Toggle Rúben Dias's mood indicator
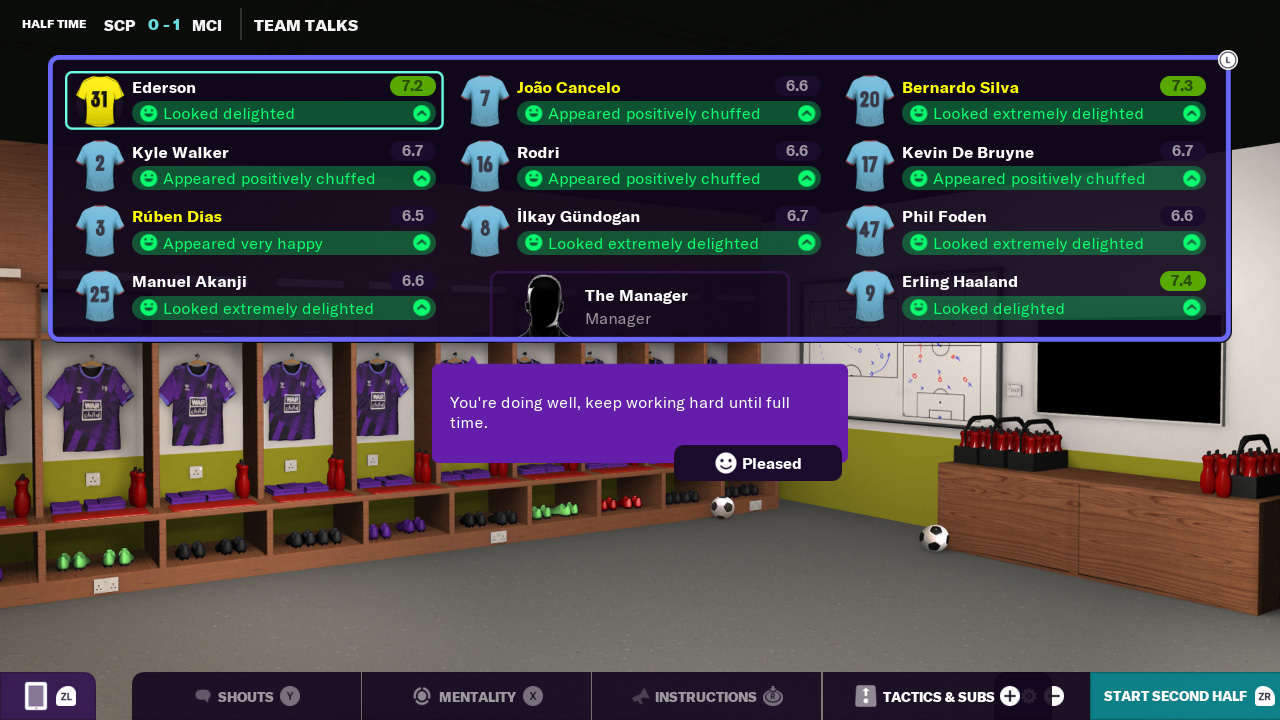Screen dimensions: 1280x720 (423, 243)
